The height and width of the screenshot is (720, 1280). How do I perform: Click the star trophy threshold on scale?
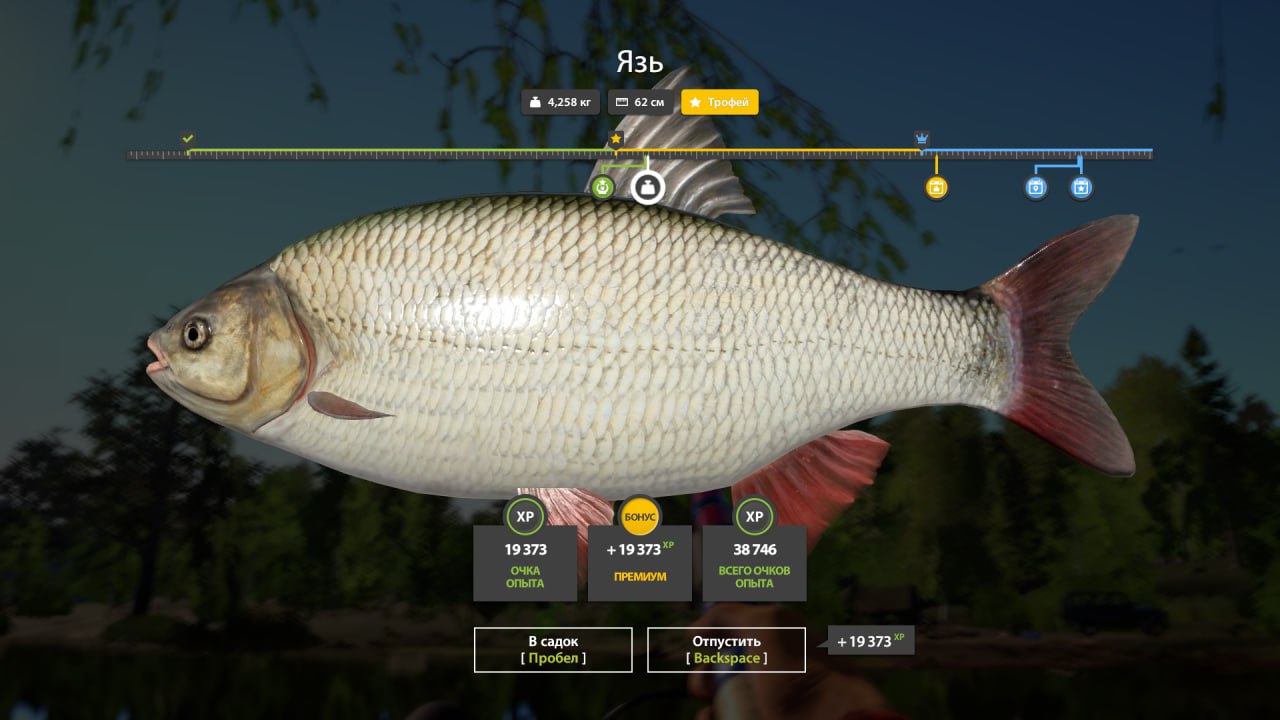point(616,138)
